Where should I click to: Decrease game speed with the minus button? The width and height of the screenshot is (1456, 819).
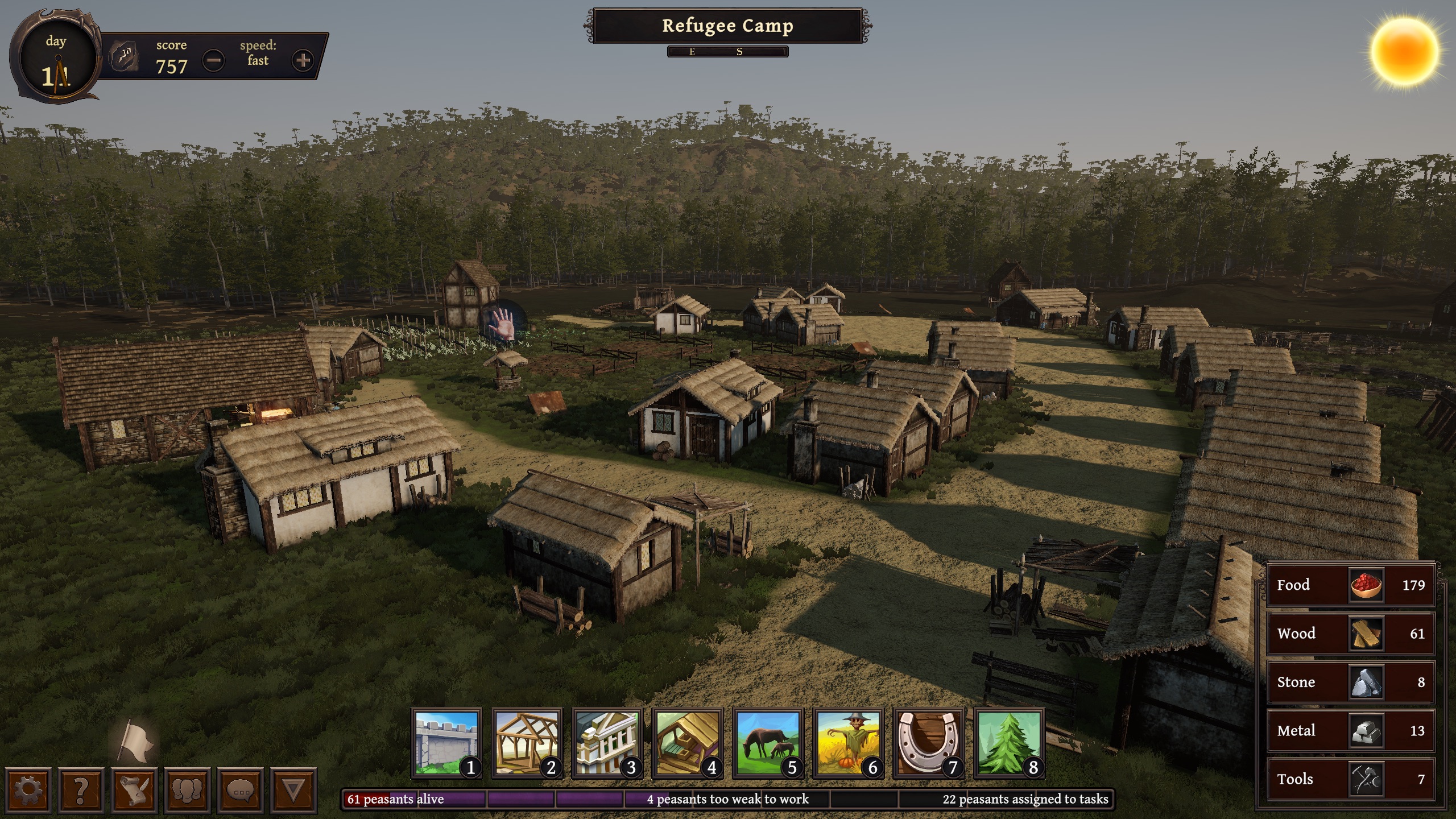click(x=214, y=60)
